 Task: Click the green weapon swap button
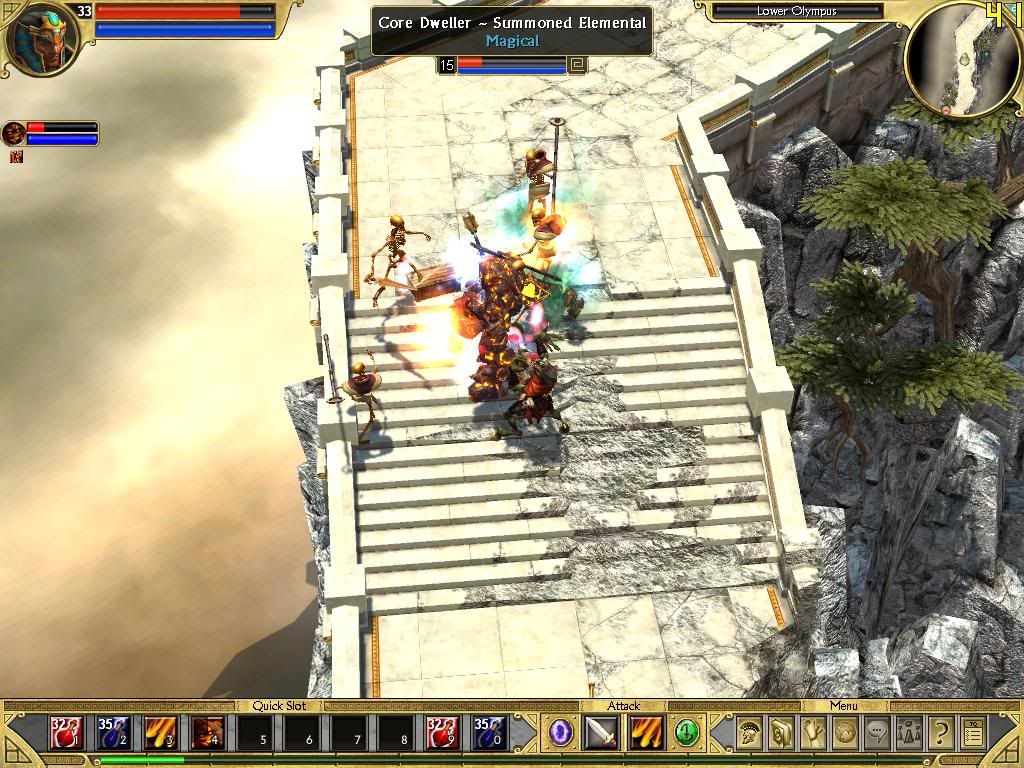pos(687,733)
